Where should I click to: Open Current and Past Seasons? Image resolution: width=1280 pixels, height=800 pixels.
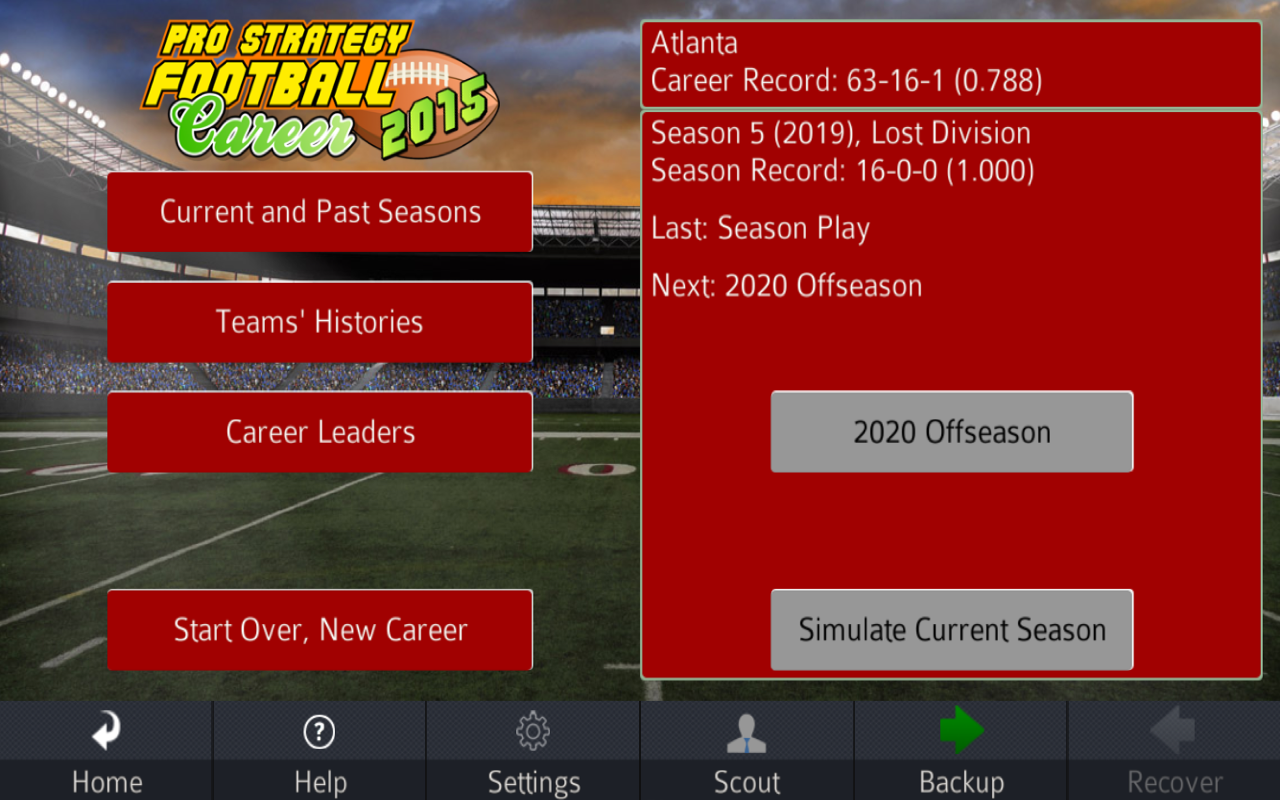[319, 212]
